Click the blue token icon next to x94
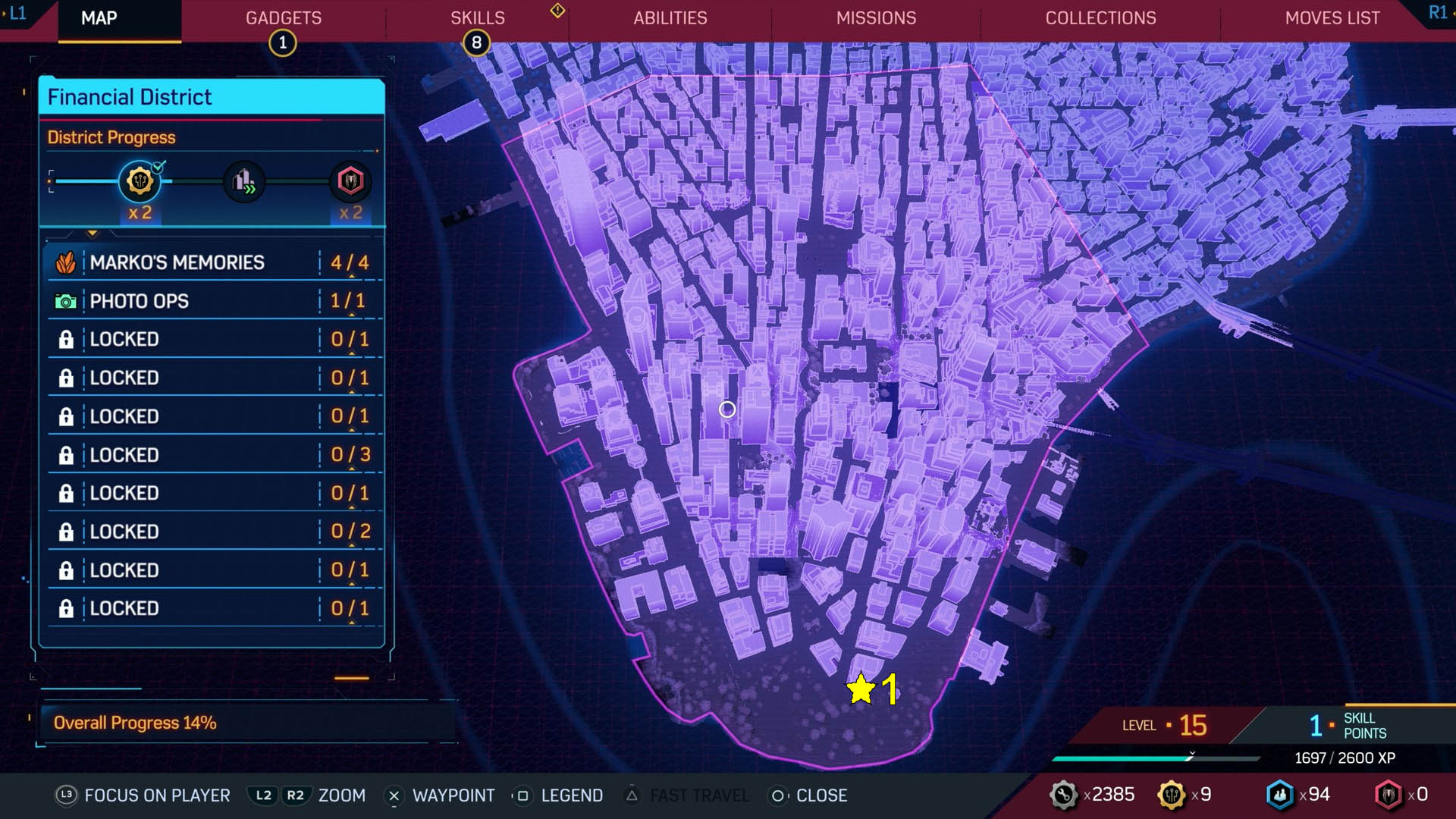The width and height of the screenshot is (1456, 819). 1280,795
